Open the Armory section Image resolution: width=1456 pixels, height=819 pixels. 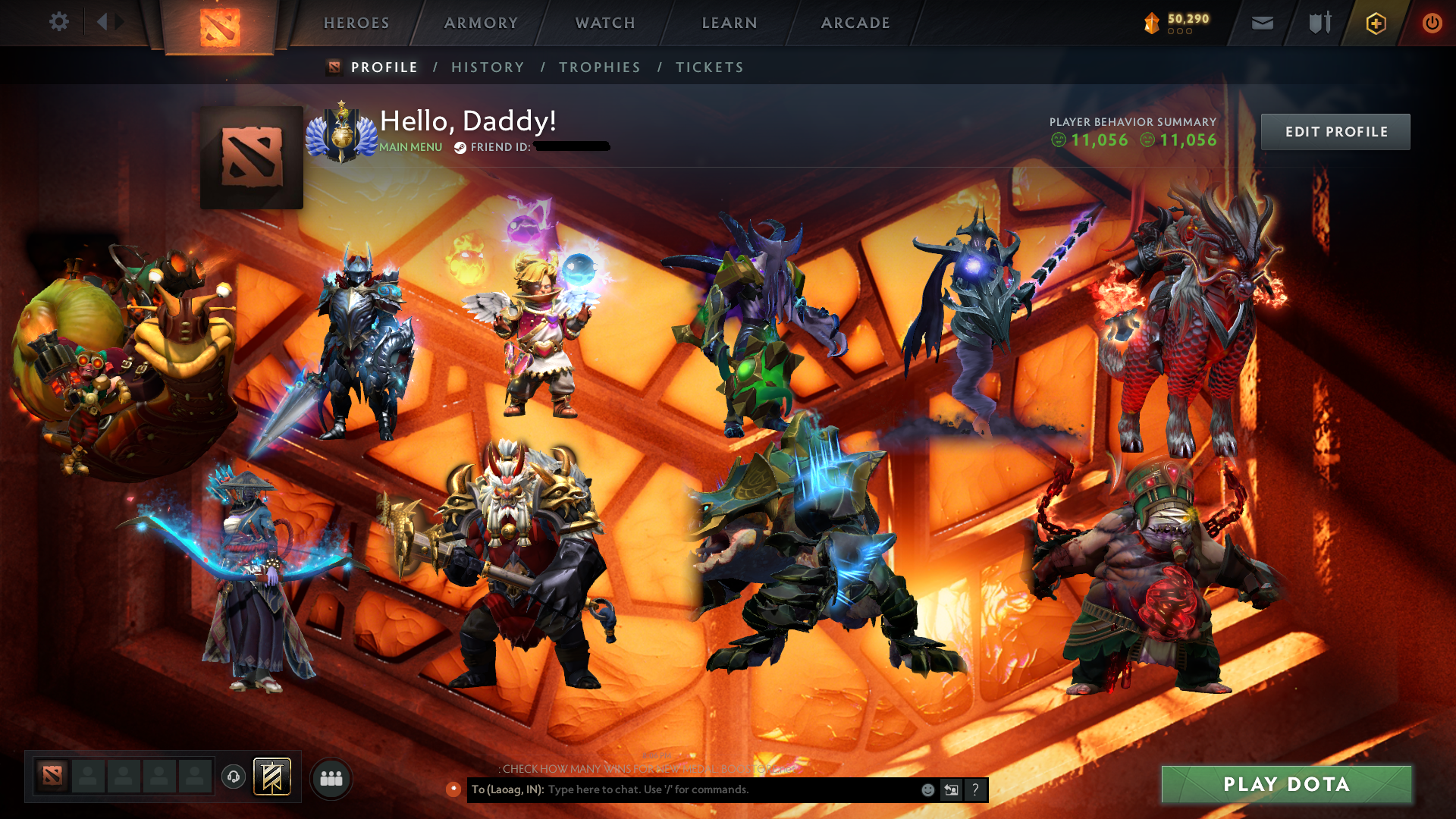point(481,23)
